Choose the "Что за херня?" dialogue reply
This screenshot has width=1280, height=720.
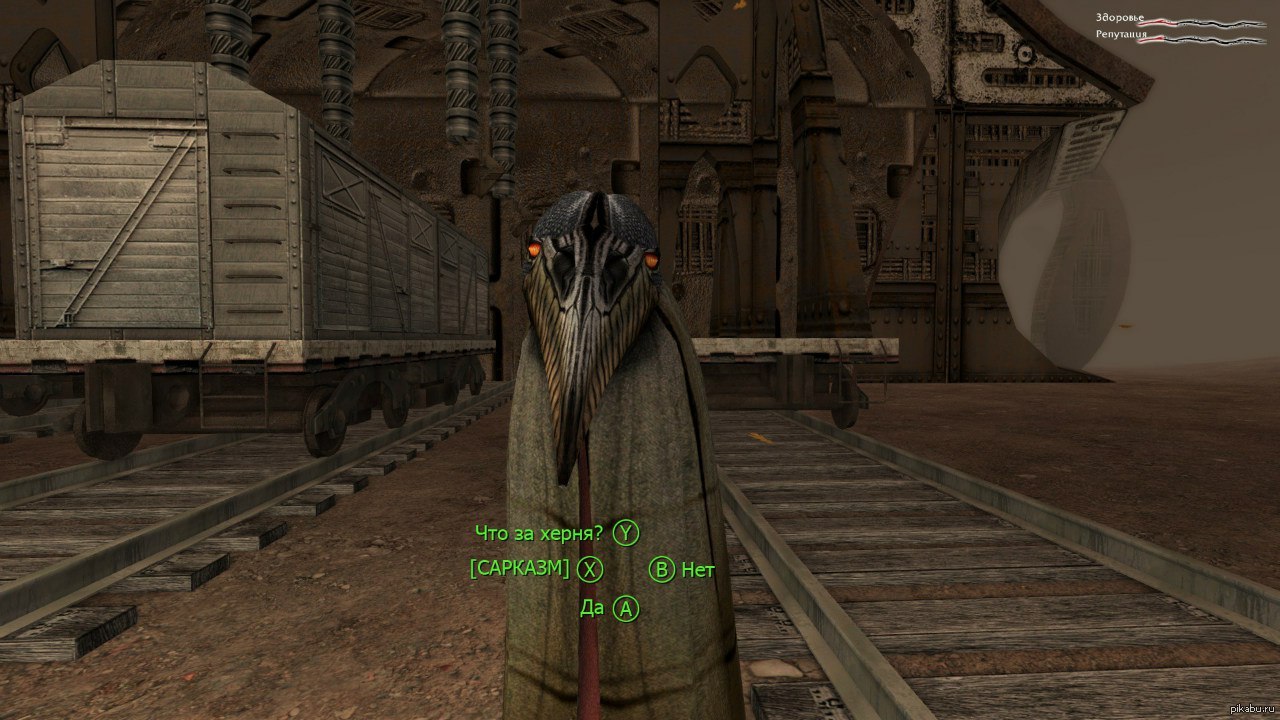[542, 533]
